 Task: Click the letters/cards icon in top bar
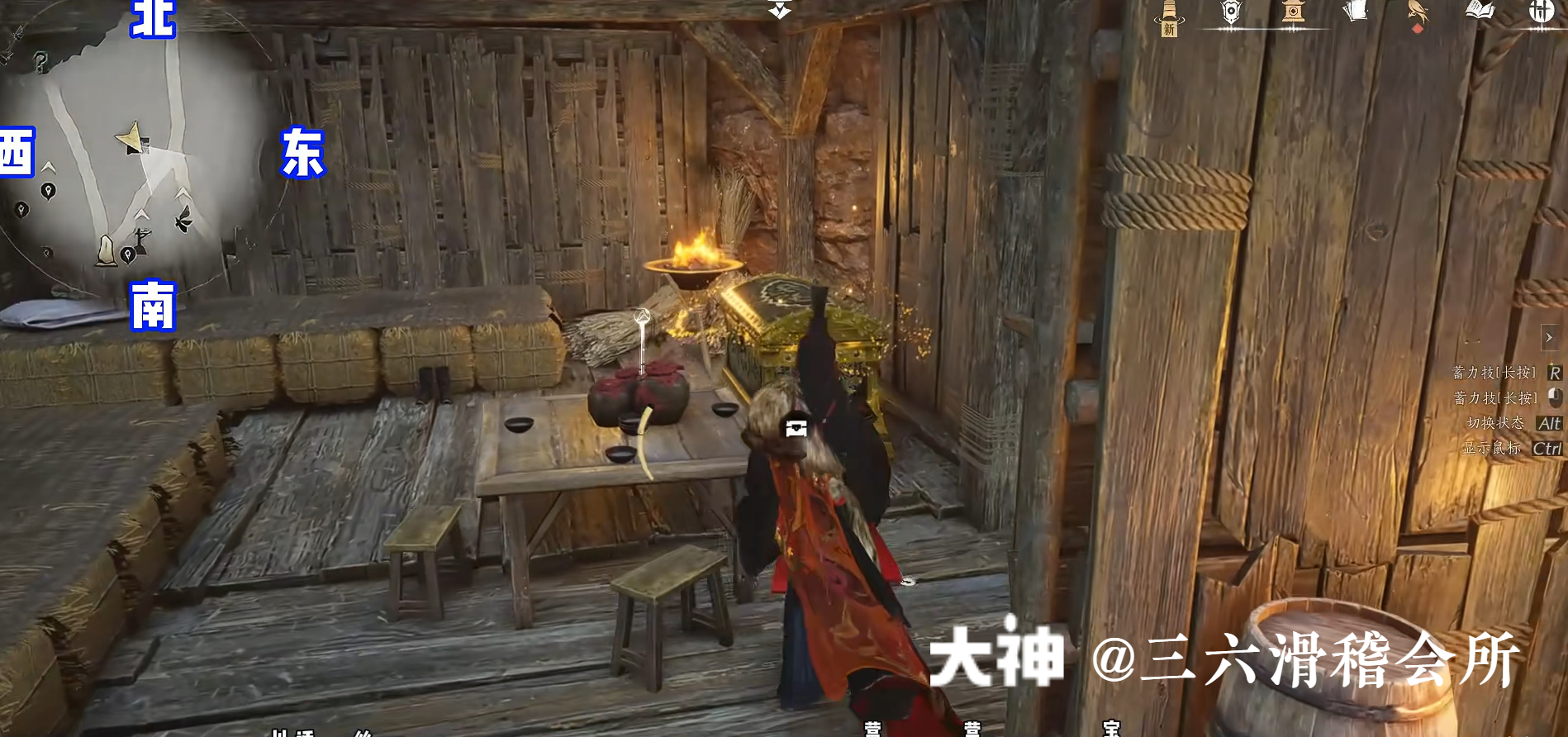coord(1353,12)
